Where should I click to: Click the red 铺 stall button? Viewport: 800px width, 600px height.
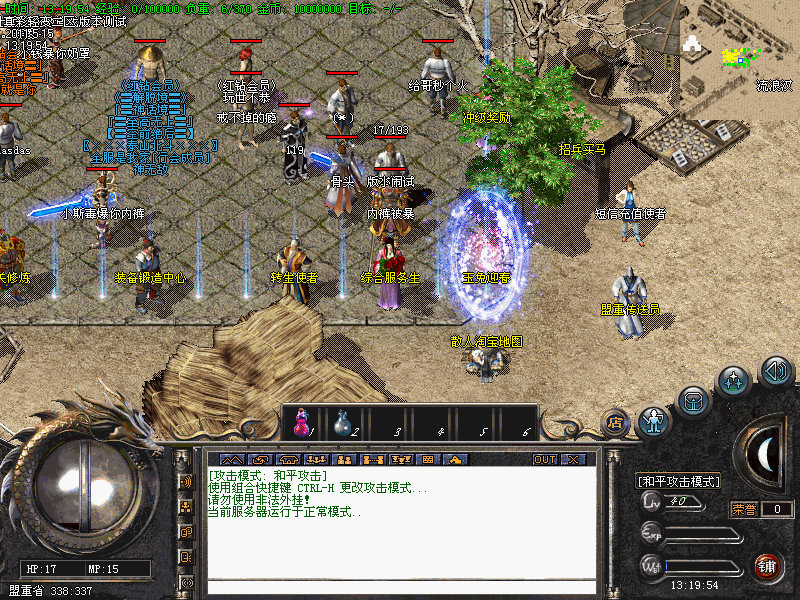(x=768, y=566)
